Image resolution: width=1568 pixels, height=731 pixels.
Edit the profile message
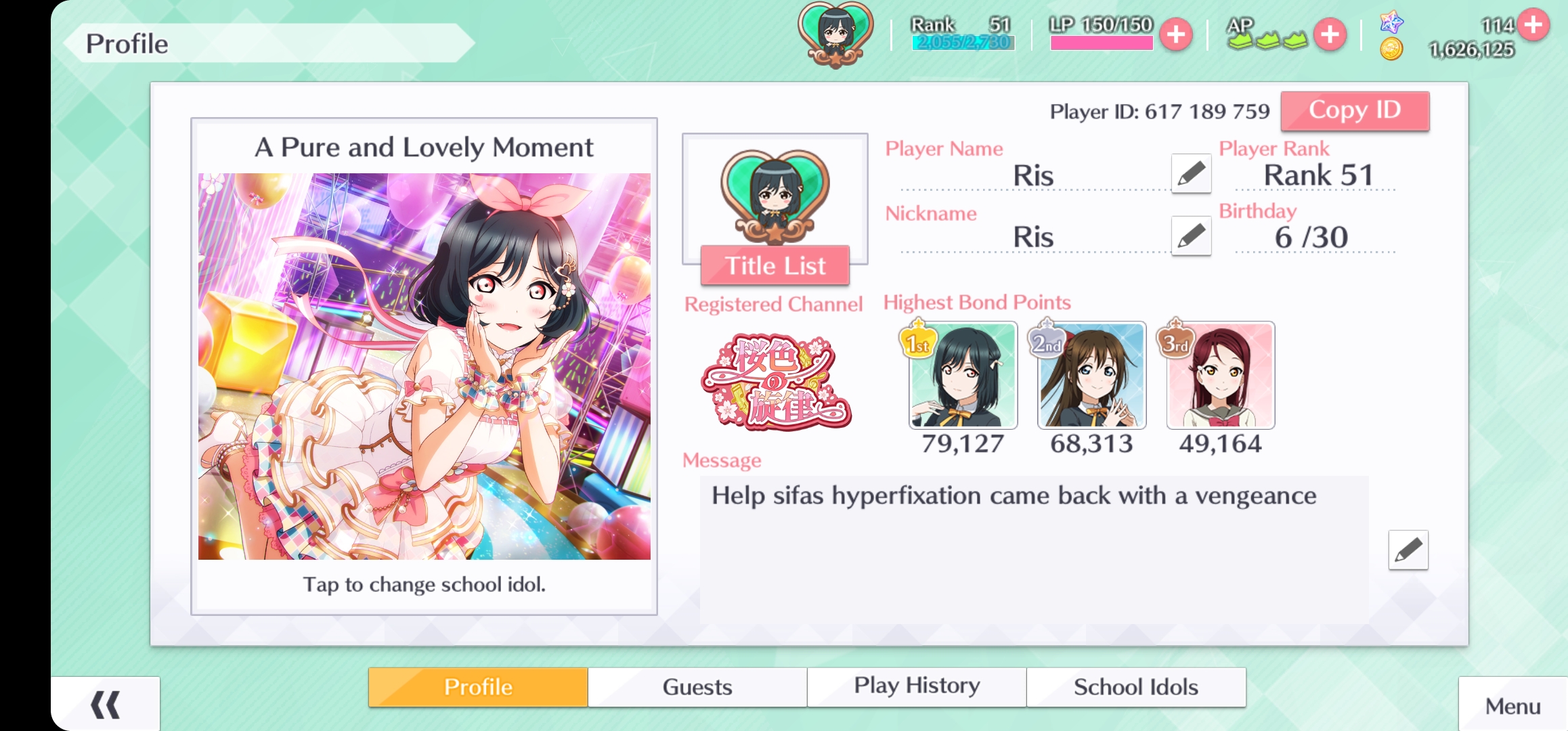click(1408, 550)
